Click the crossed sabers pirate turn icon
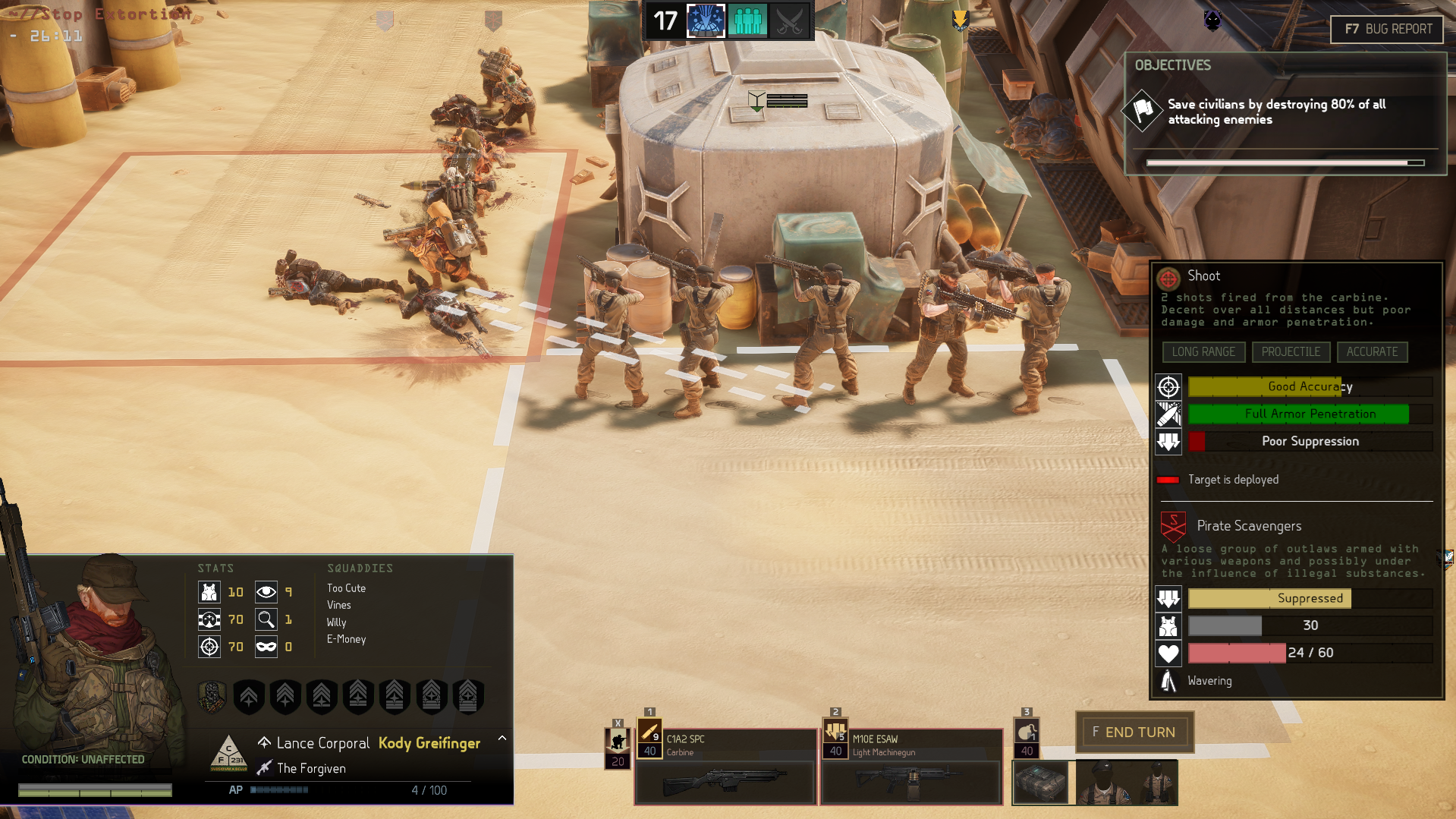Viewport: 1456px width, 819px height. tap(789, 20)
